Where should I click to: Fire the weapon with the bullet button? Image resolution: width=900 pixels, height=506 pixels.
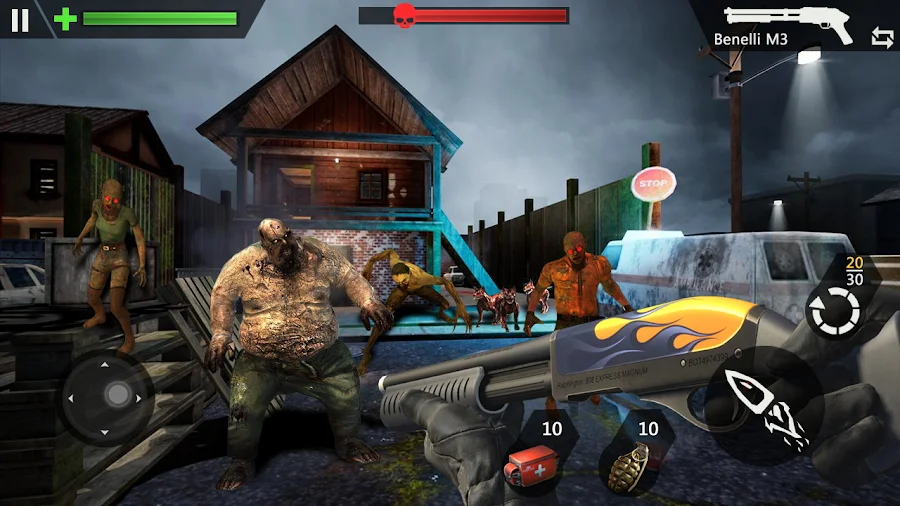click(x=766, y=405)
